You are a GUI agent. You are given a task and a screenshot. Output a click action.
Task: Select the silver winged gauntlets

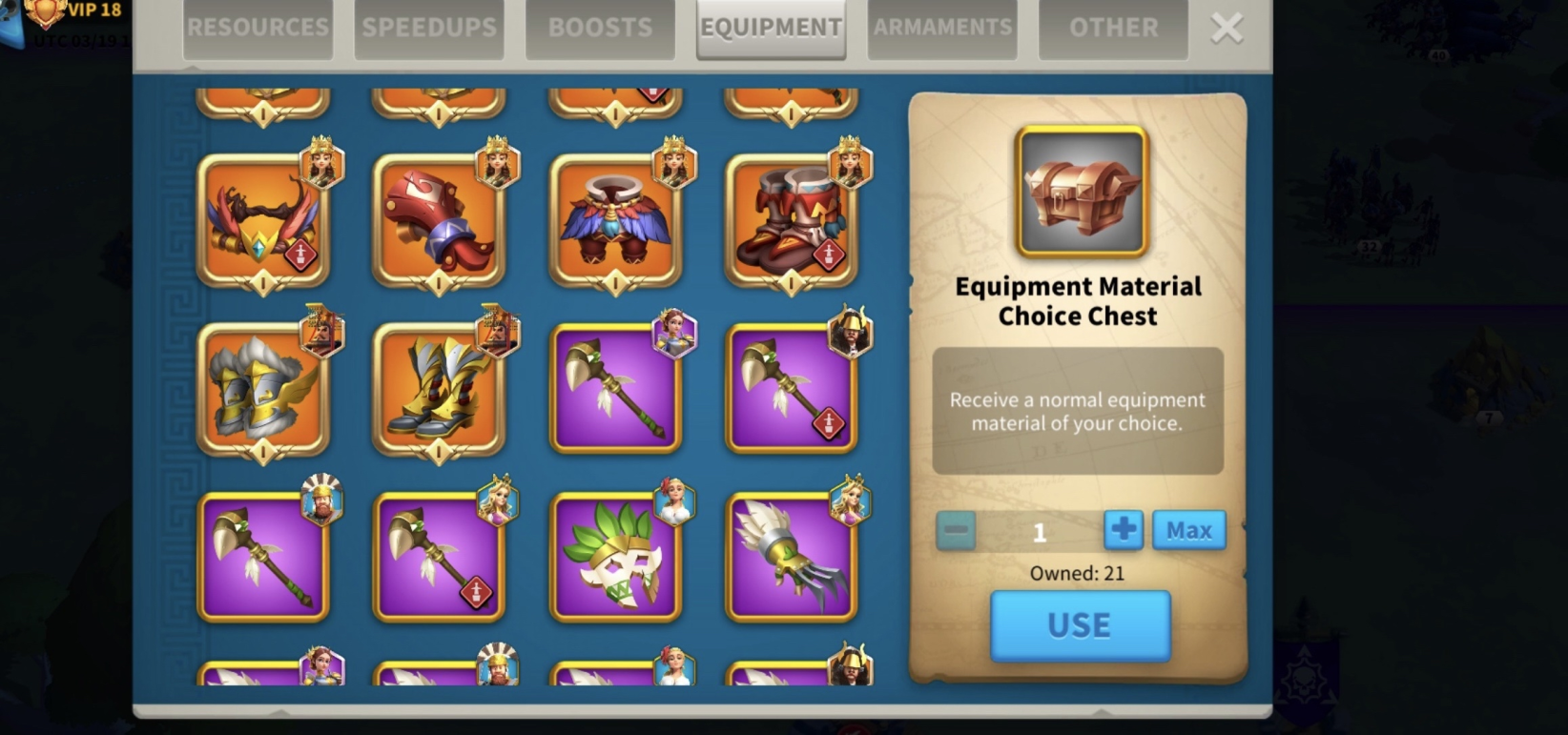[263, 390]
